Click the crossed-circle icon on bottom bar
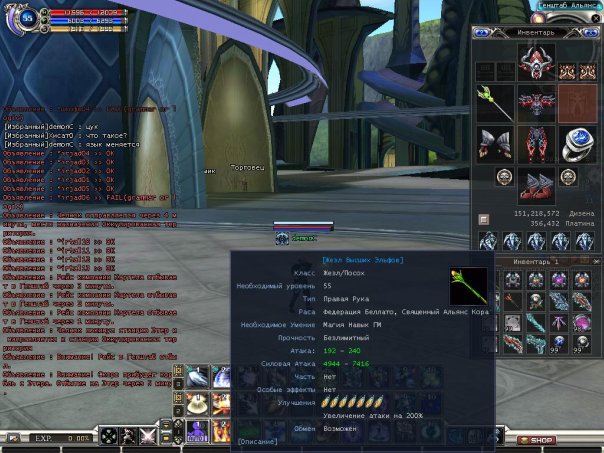The width and height of the screenshot is (604, 453). coord(108,437)
